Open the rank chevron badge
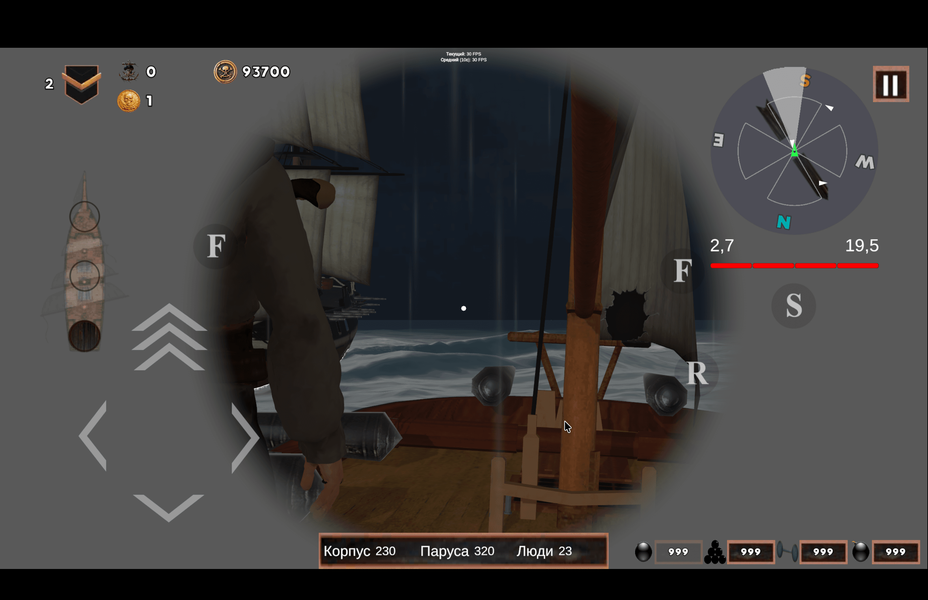The height and width of the screenshot is (600, 928). click(x=82, y=84)
